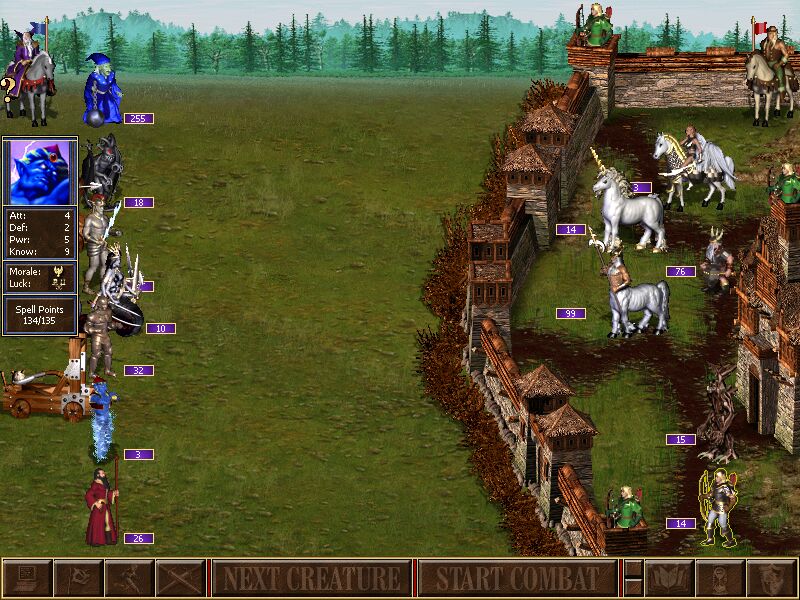
Task: Click the combat log scroll-down arrow
Action: pyautogui.click(x=632, y=588)
